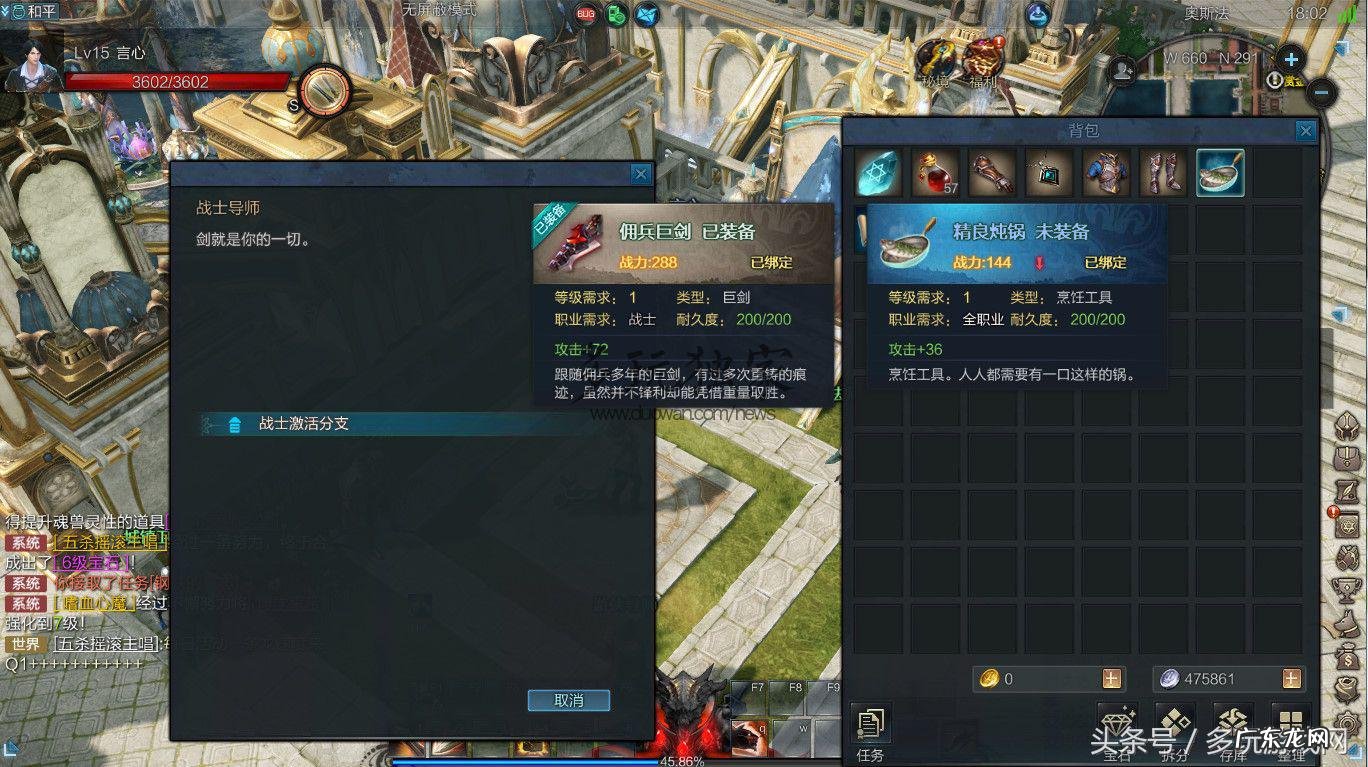Select the green gem necklace slot
The width and height of the screenshot is (1368, 767).
(x=1049, y=173)
